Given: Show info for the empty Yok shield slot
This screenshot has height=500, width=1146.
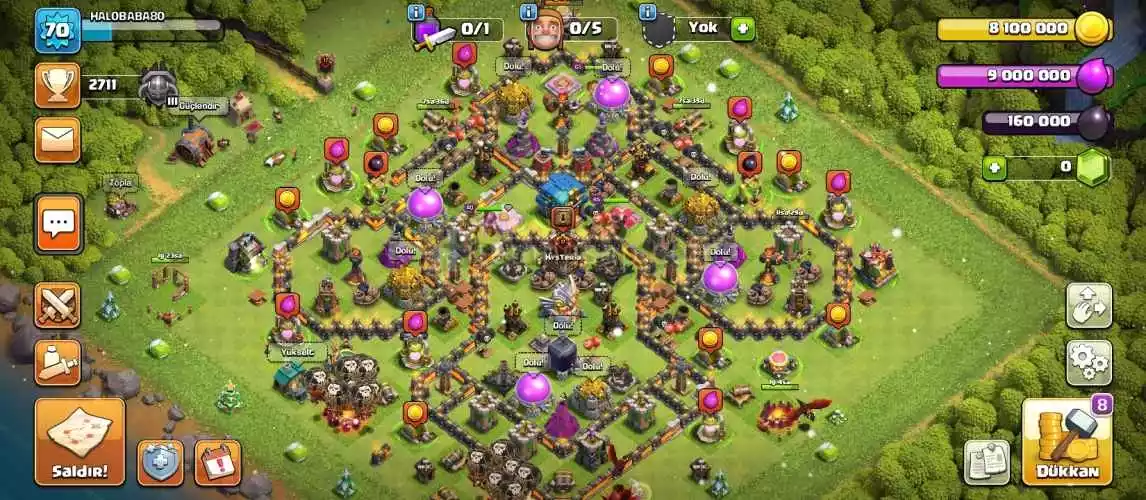Looking at the screenshot, I should [x=647, y=12].
